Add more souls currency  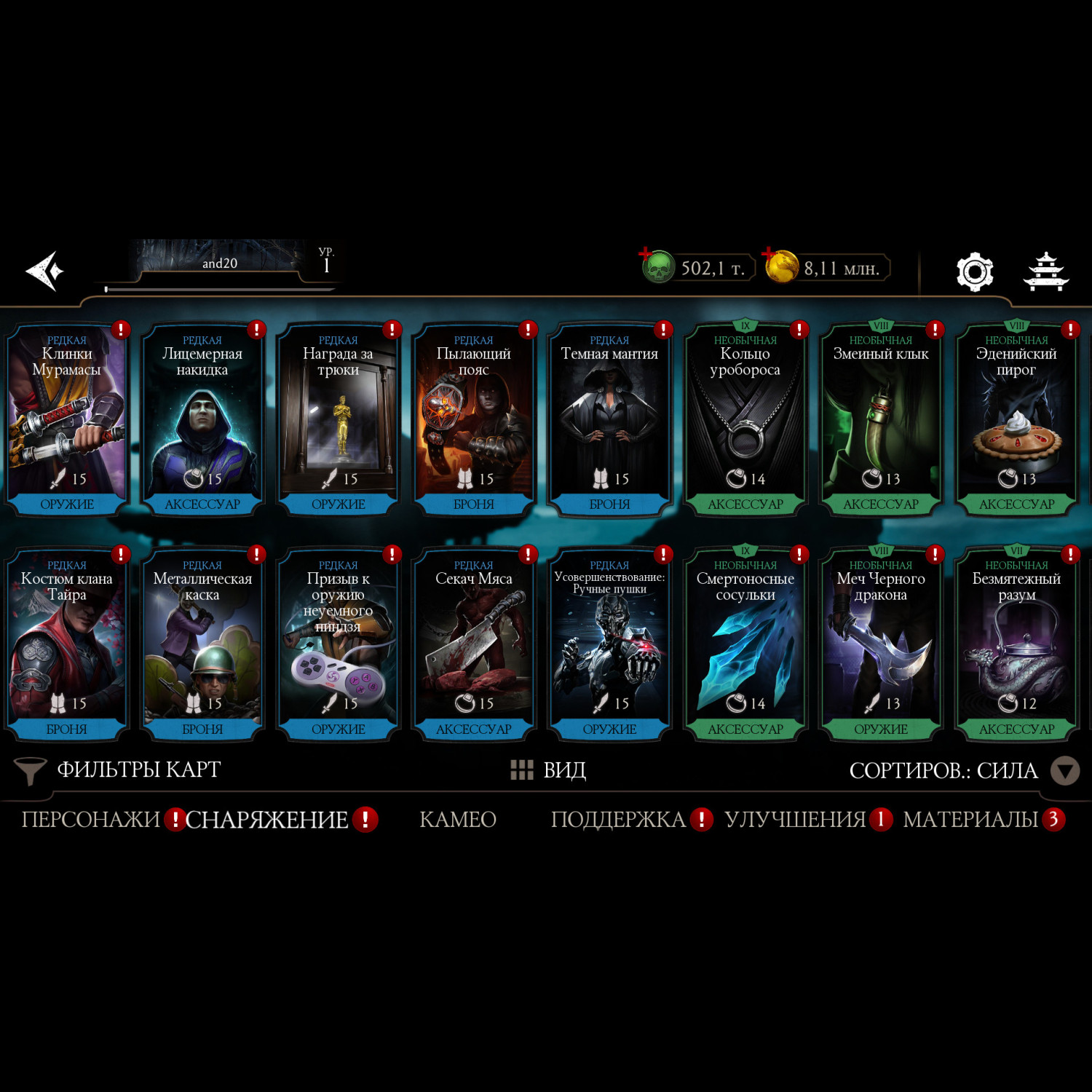coord(646,255)
